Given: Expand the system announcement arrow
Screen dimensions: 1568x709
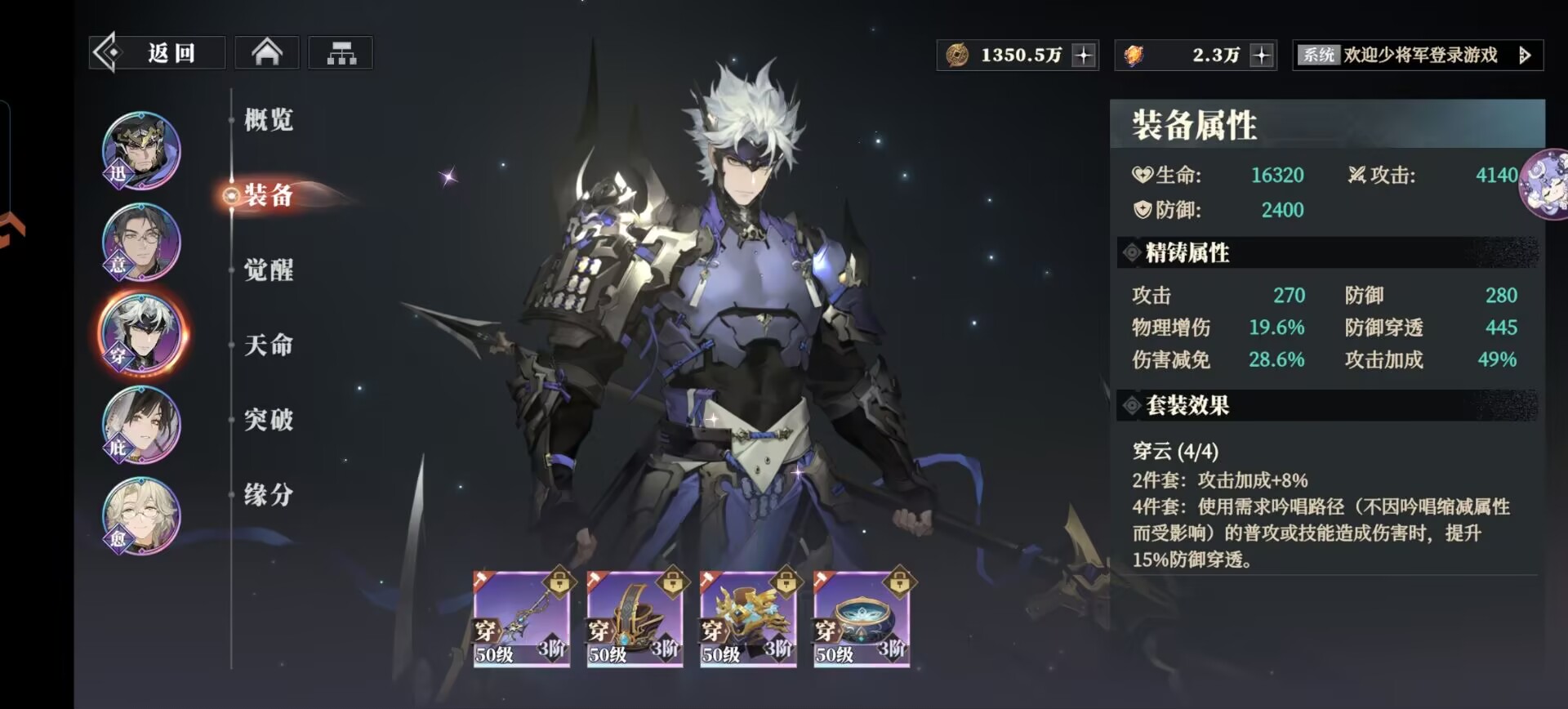Looking at the screenshot, I should [1524, 56].
